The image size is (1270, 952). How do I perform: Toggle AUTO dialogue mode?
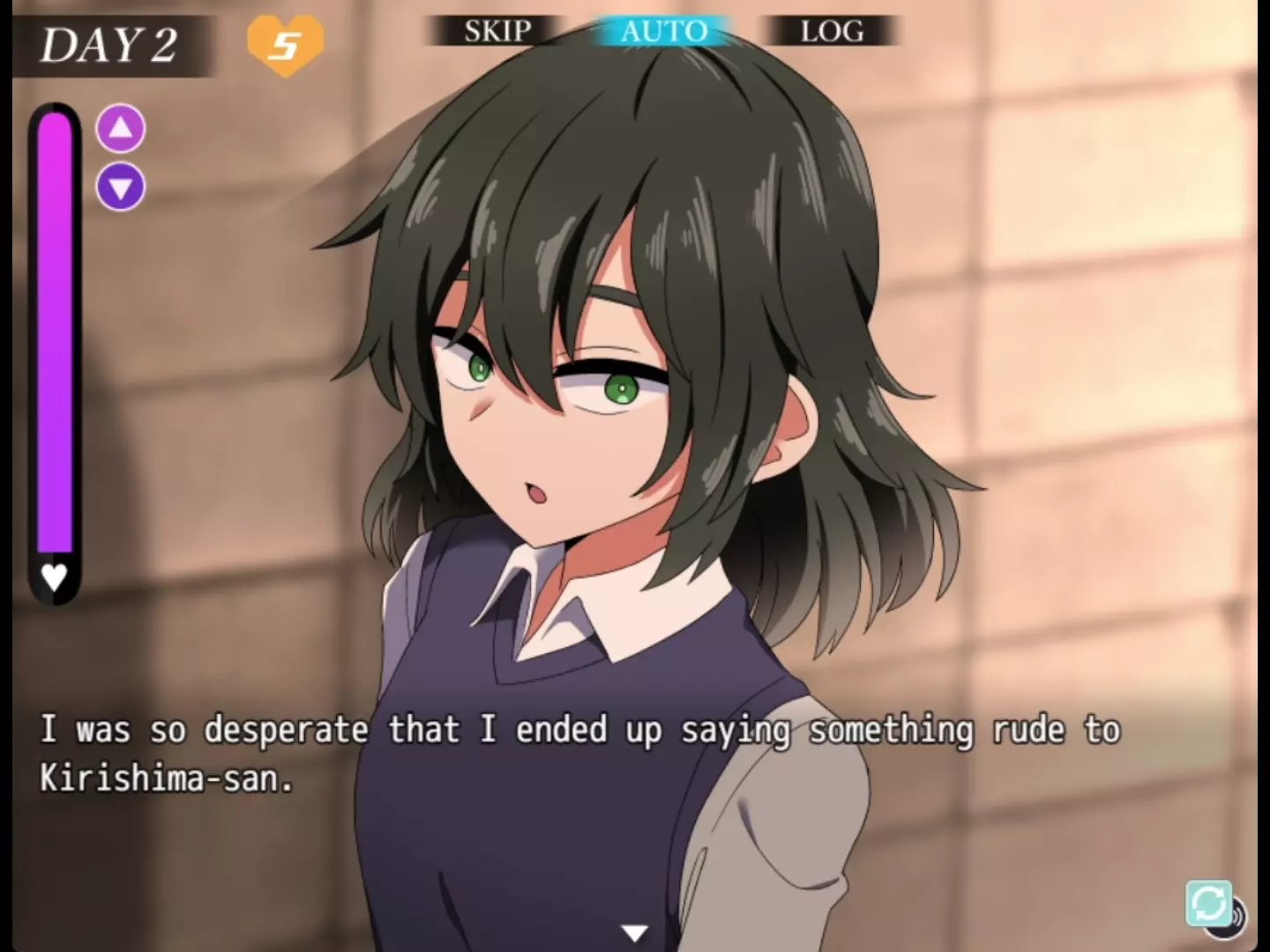tap(663, 32)
